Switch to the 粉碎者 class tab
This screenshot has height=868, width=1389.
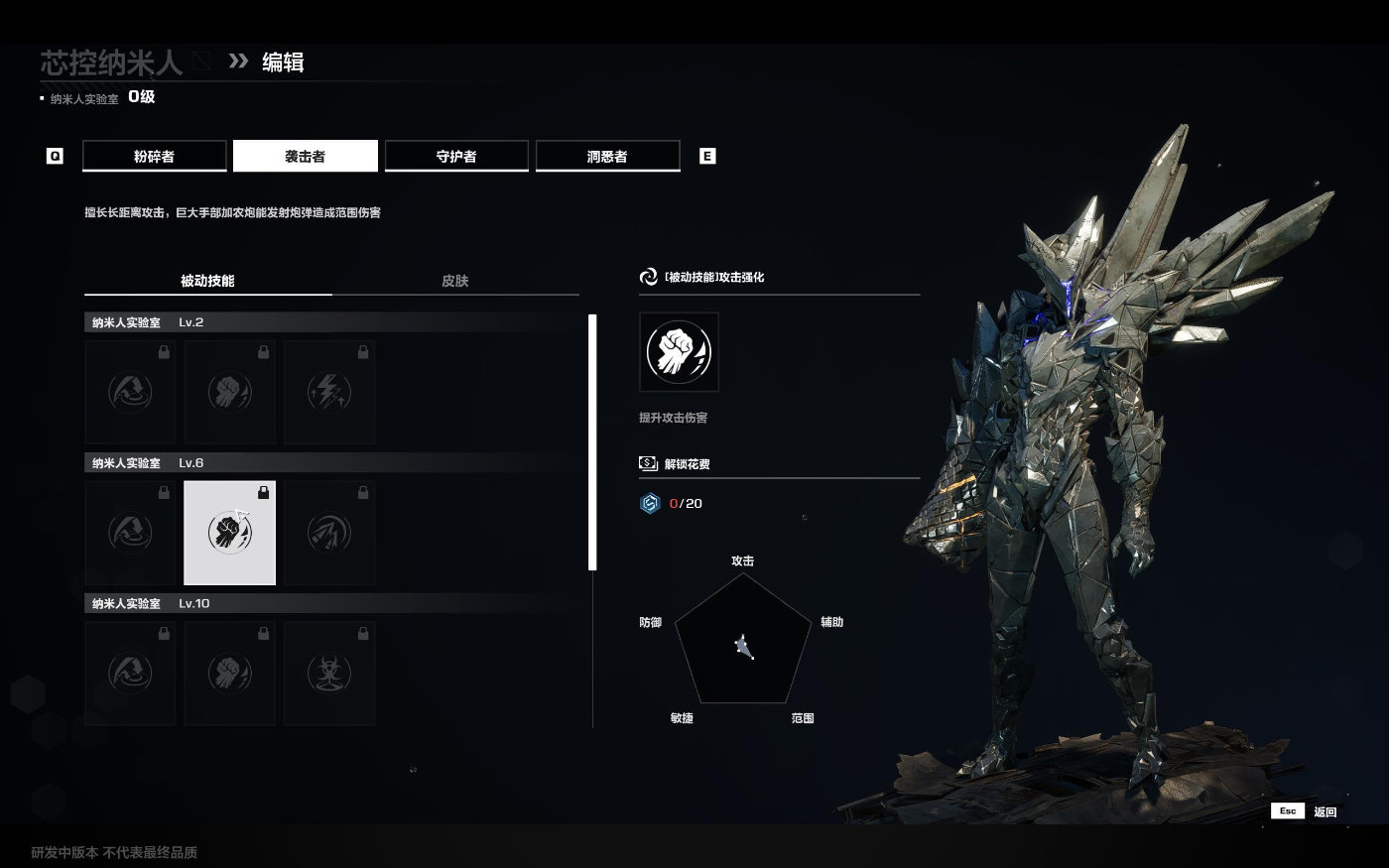154,156
